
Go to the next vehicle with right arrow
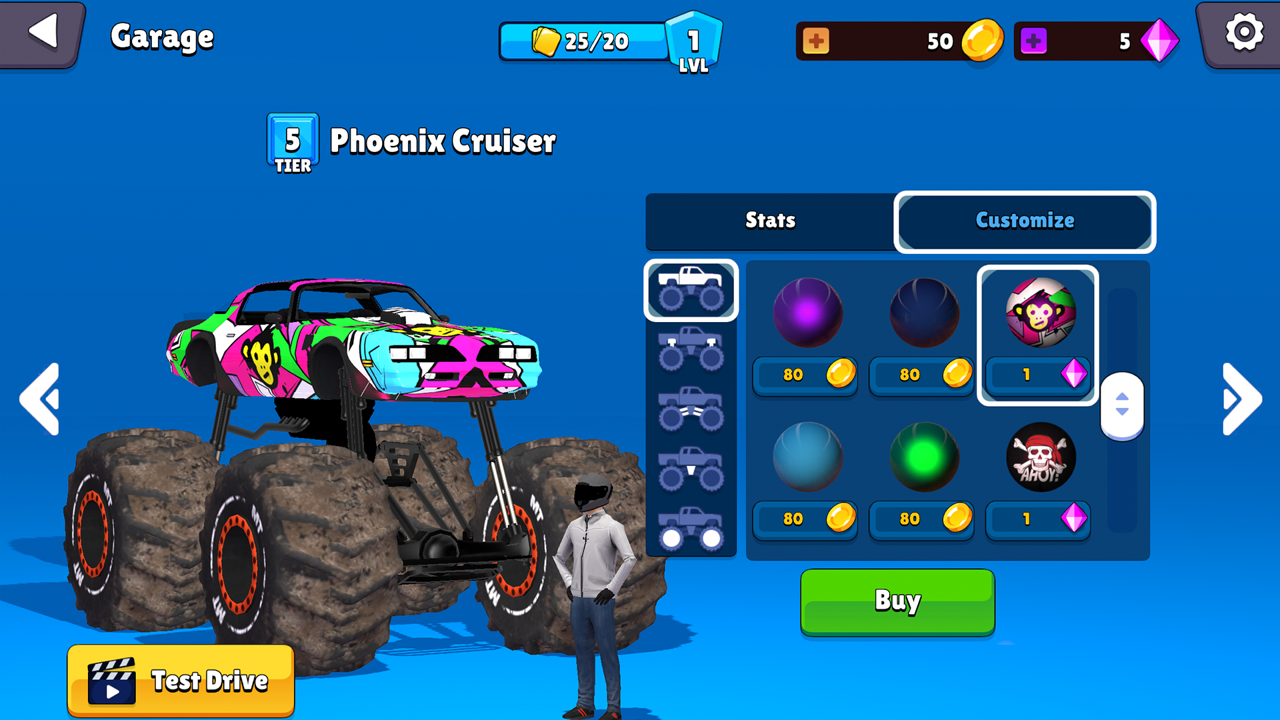[x=1240, y=399]
